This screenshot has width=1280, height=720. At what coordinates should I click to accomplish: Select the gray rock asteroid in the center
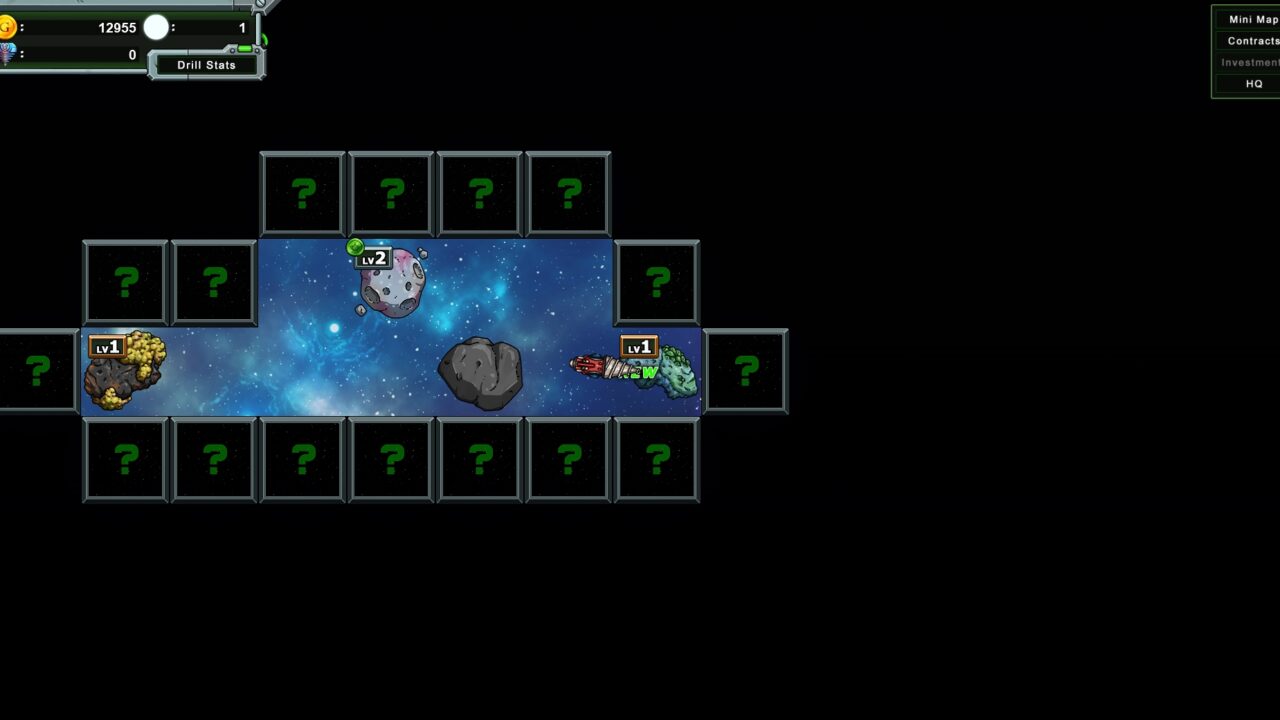tap(480, 372)
